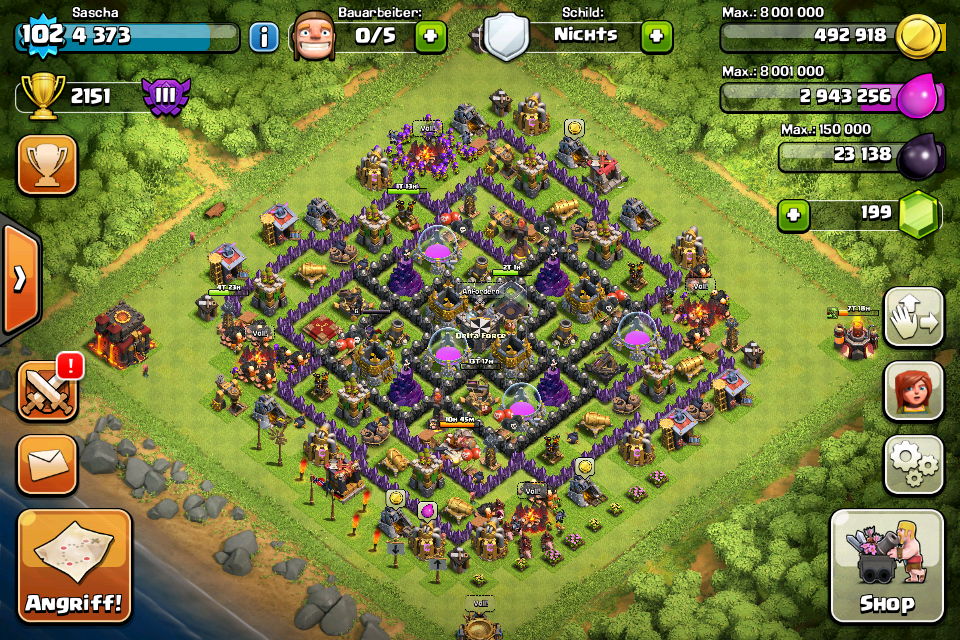Click the level 102 experience badge
The height and width of the screenshot is (640, 960).
coord(42,34)
